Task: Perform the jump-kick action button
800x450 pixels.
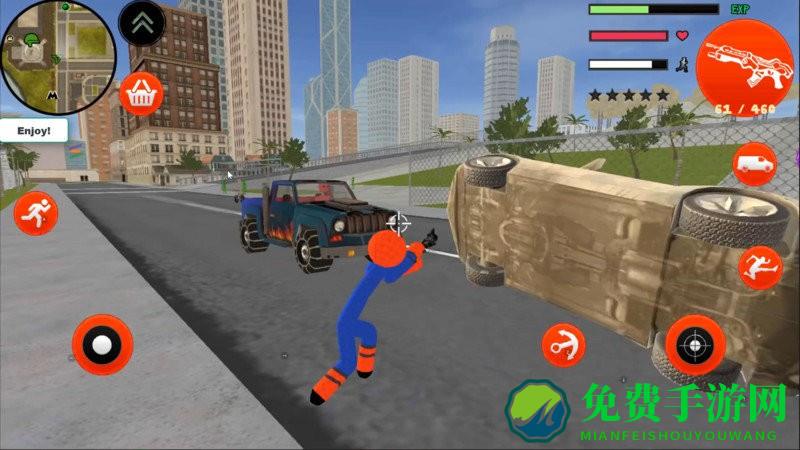Action: click(760, 266)
